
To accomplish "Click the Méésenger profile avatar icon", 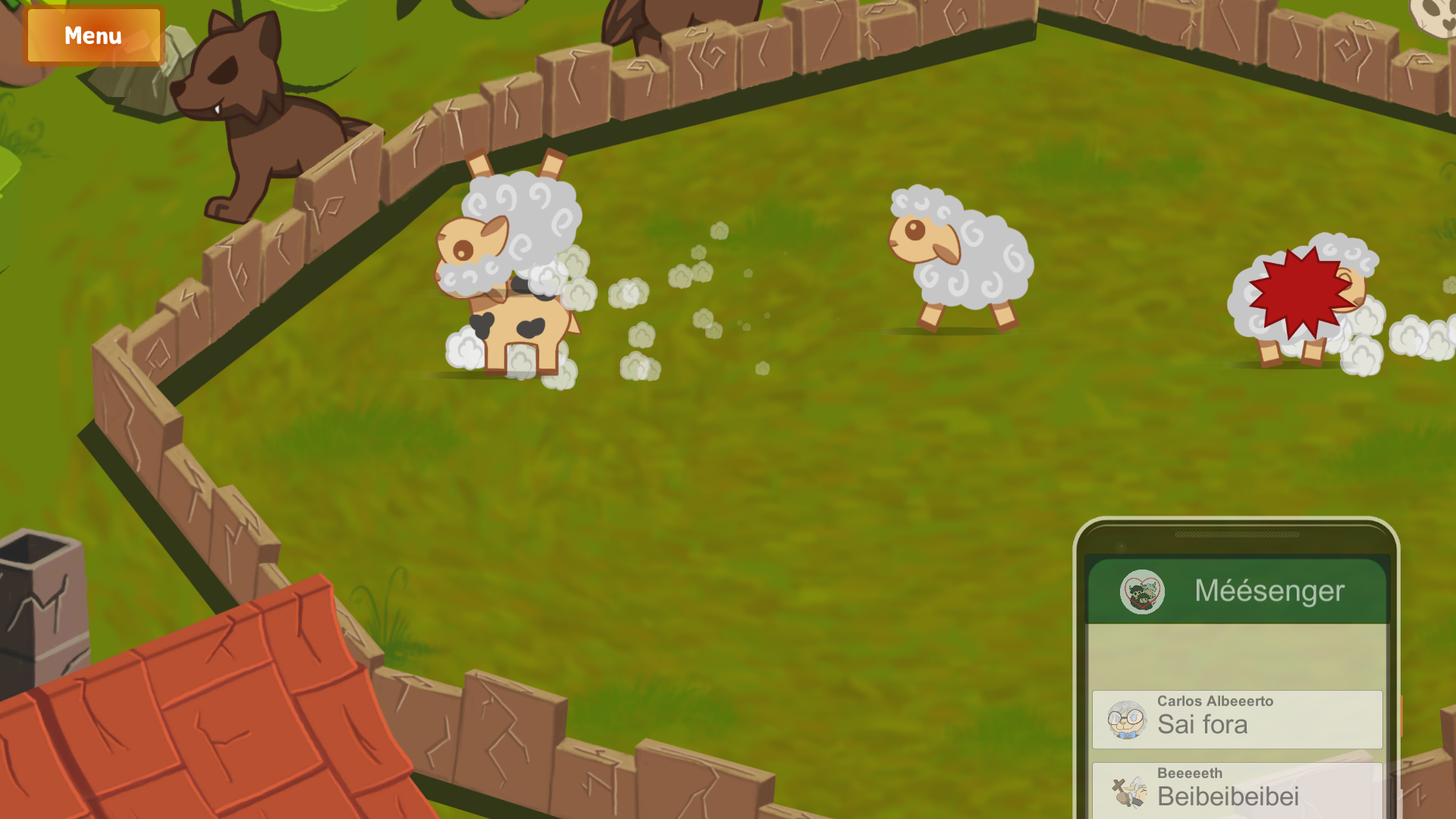I will (1142, 591).
